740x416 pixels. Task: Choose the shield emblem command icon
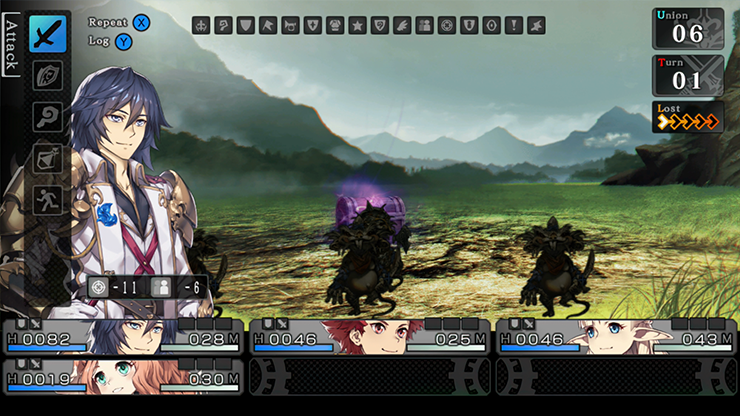pyautogui.click(x=47, y=76)
